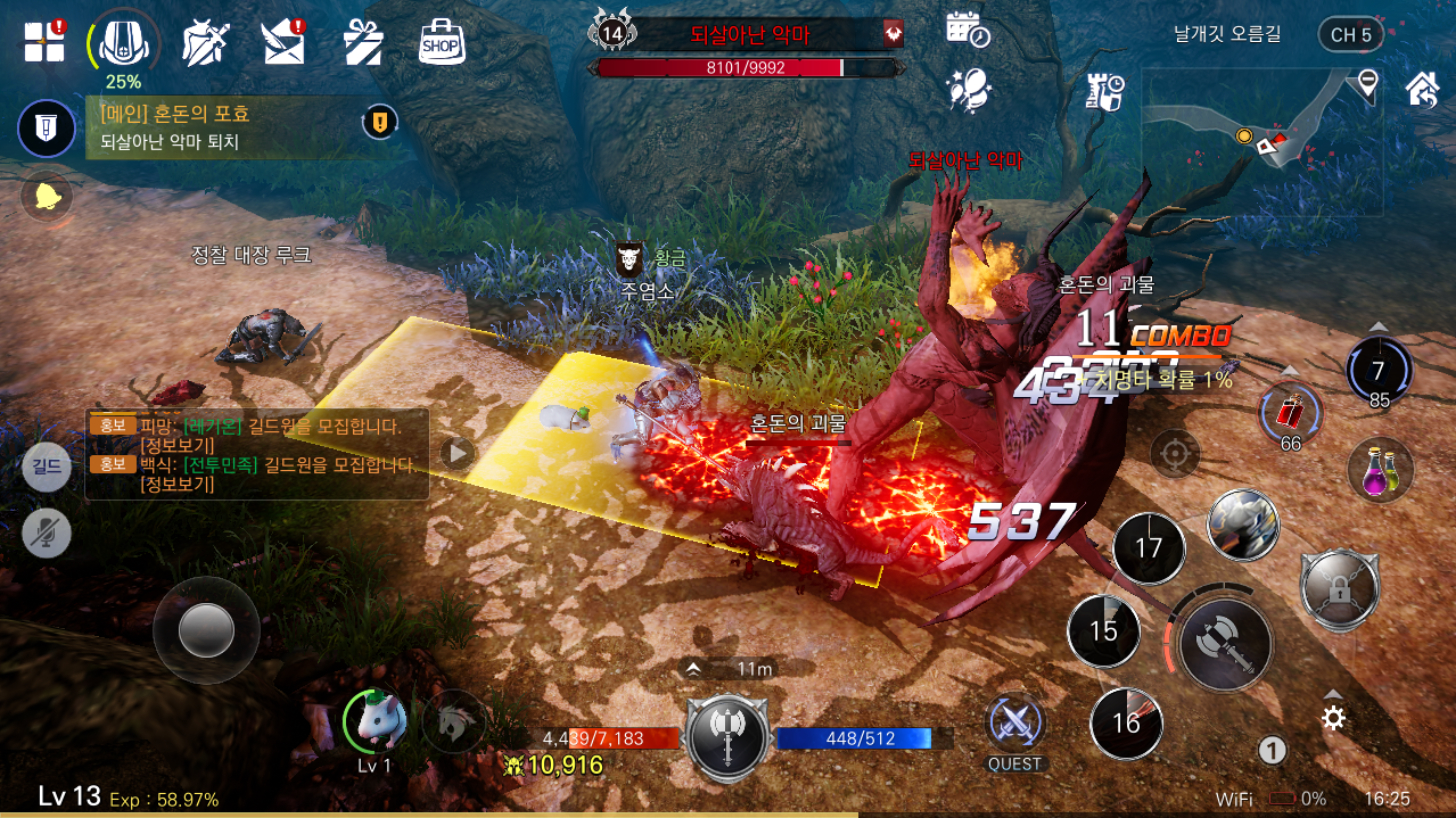
Task: Use the red health potion
Action: pyautogui.click(x=1290, y=412)
